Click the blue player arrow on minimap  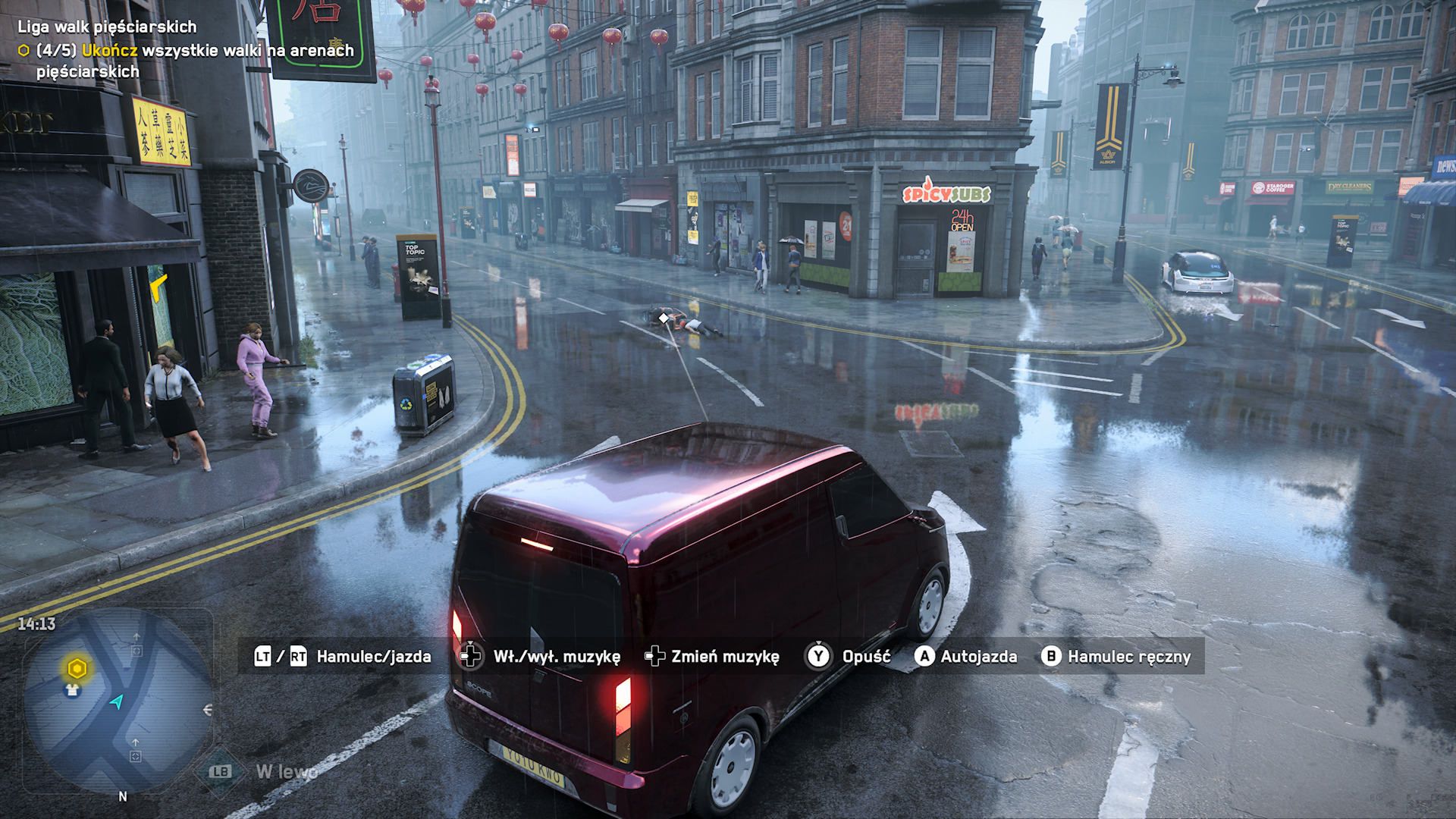117,701
